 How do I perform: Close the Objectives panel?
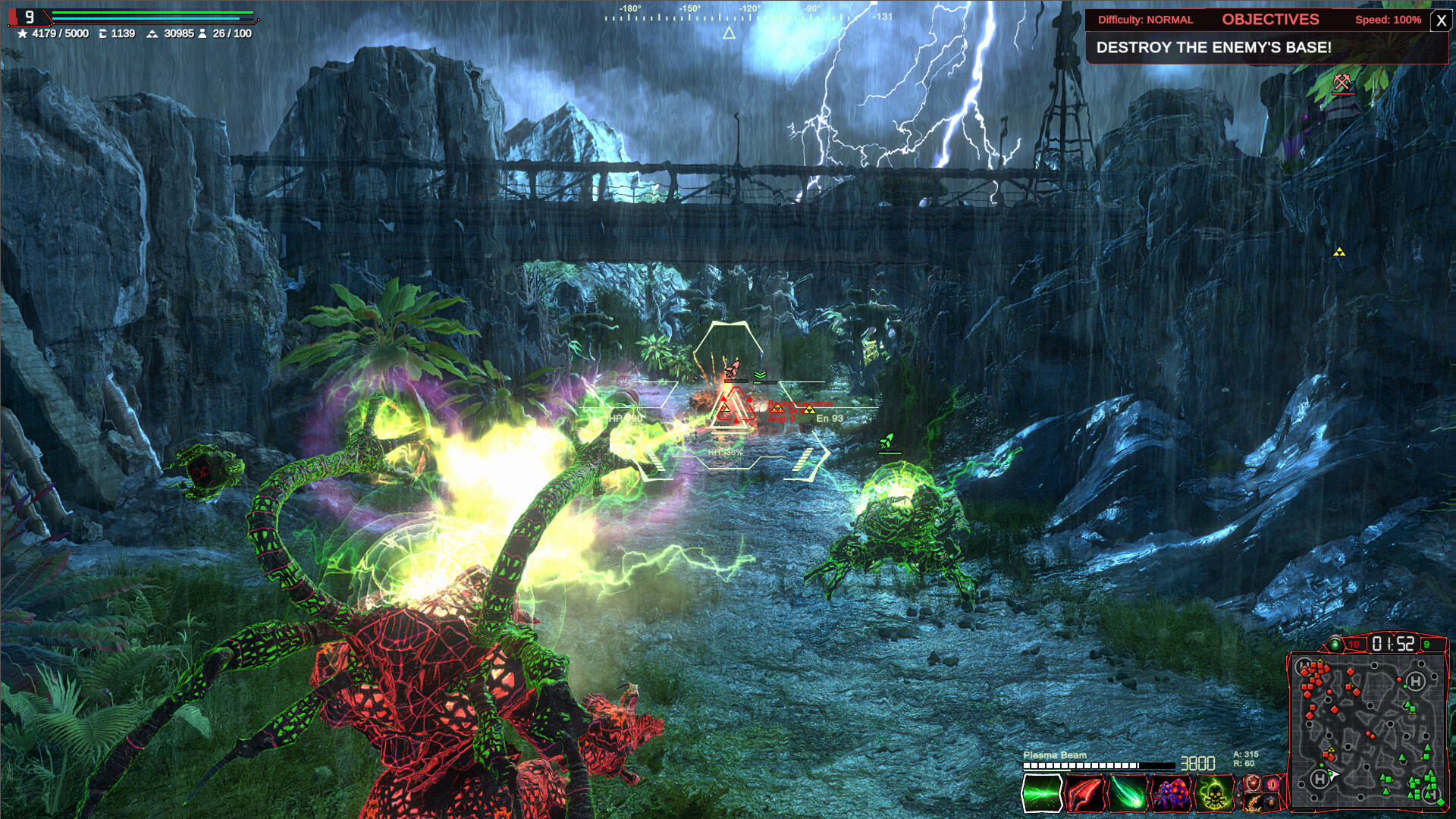coord(1441,20)
